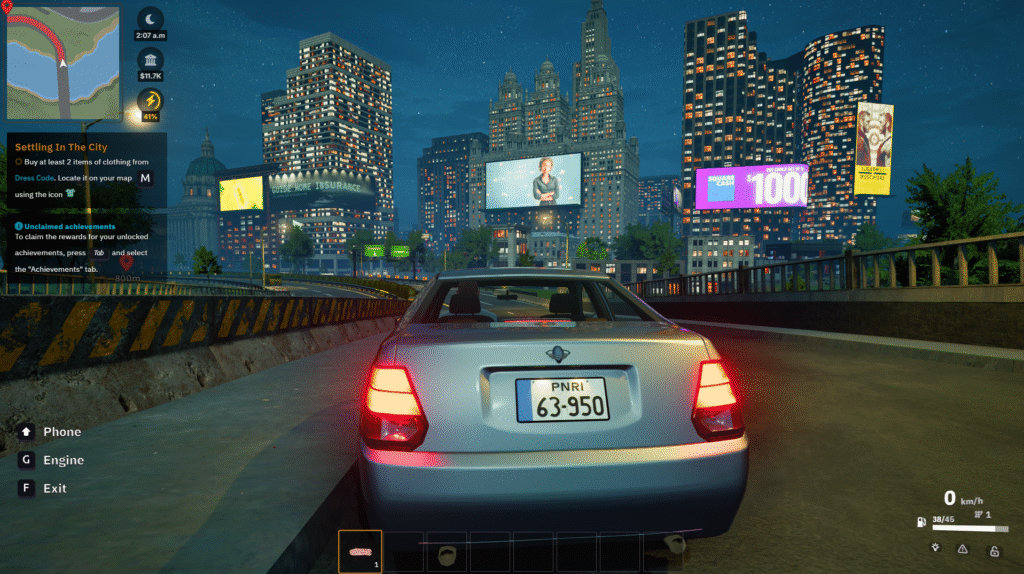The height and width of the screenshot is (574, 1024).
Task: Open the minimap in the corner
Action: click(63, 63)
